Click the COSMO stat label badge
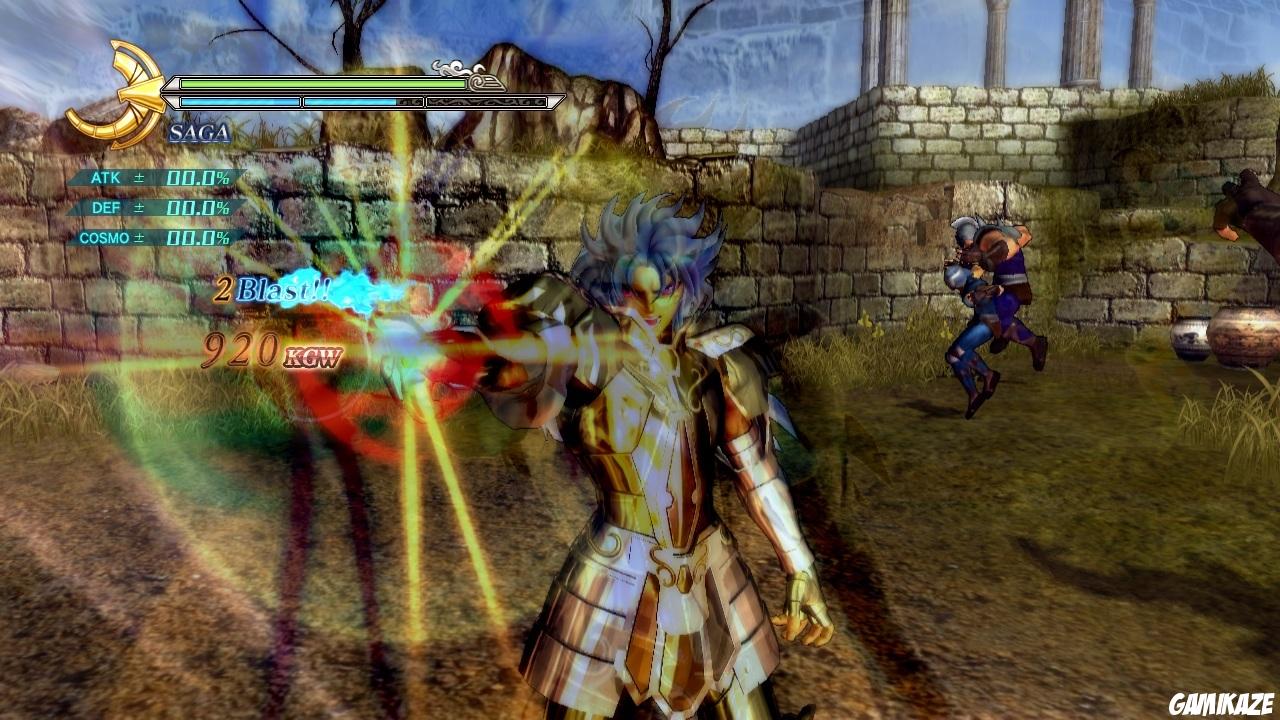This screenshot has width=1280, height=720. [105, 237]
